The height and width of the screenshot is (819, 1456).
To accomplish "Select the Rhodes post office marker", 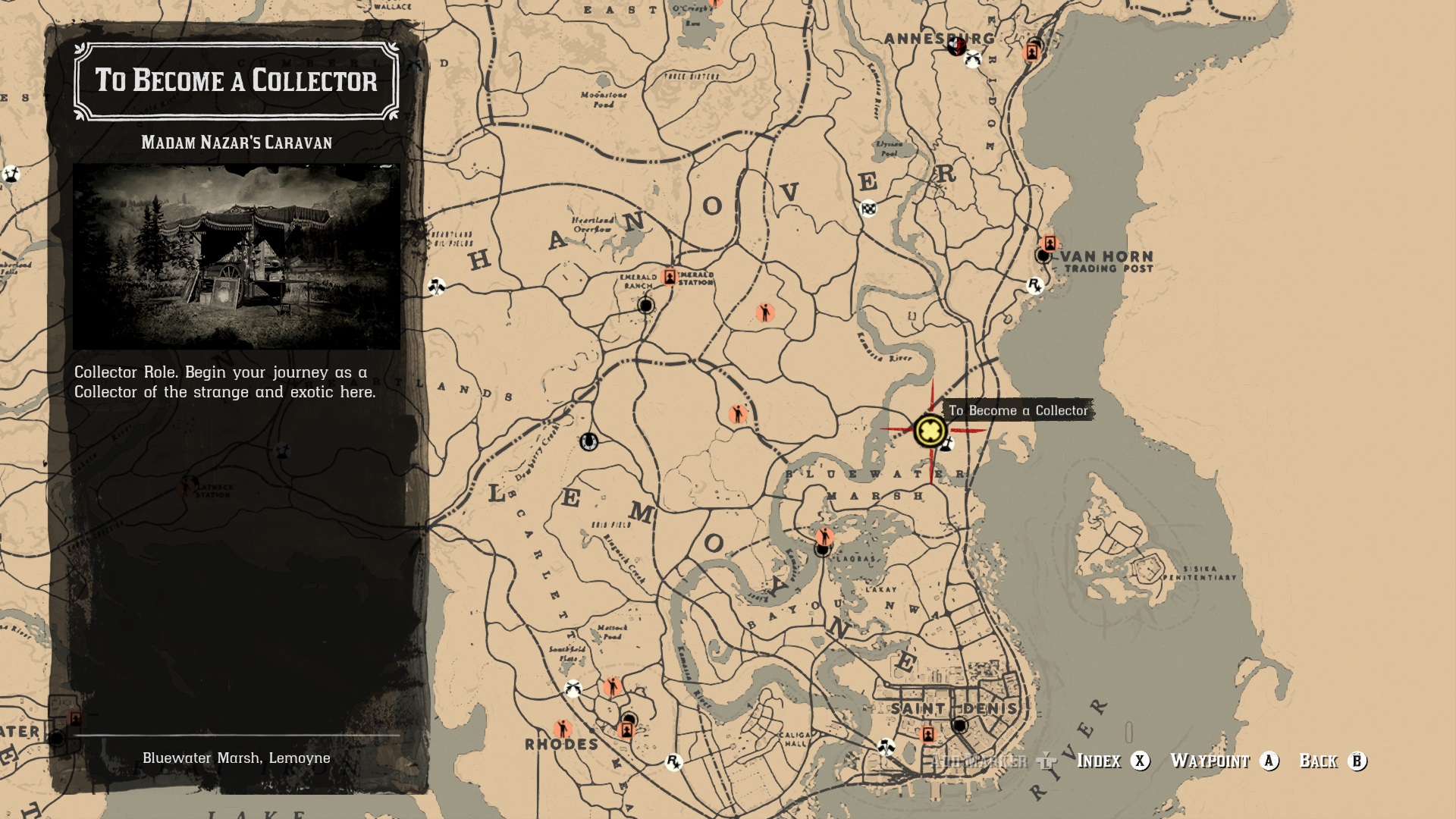I will point(626,730).
